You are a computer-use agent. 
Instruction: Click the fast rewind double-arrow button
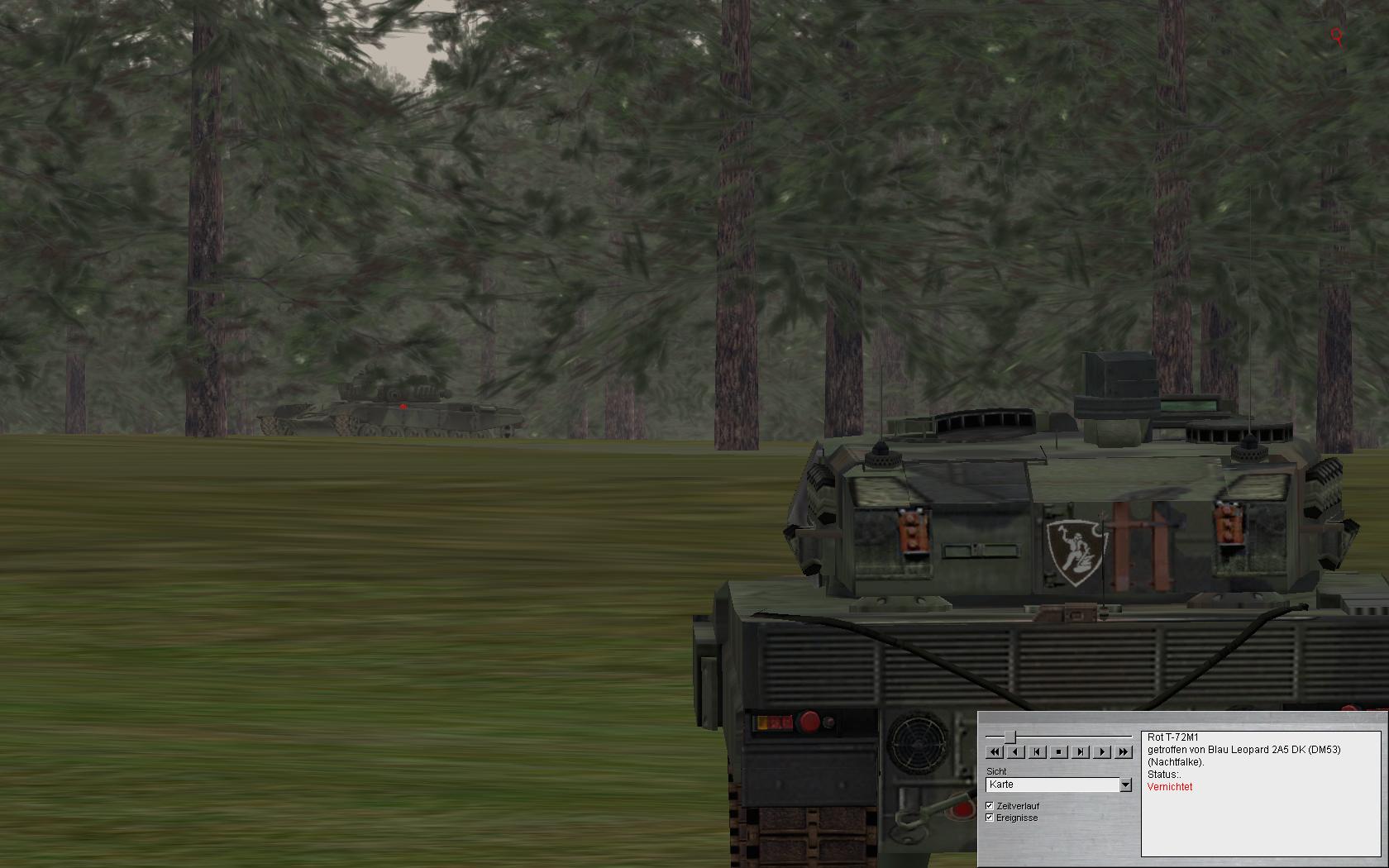[995, 751]
